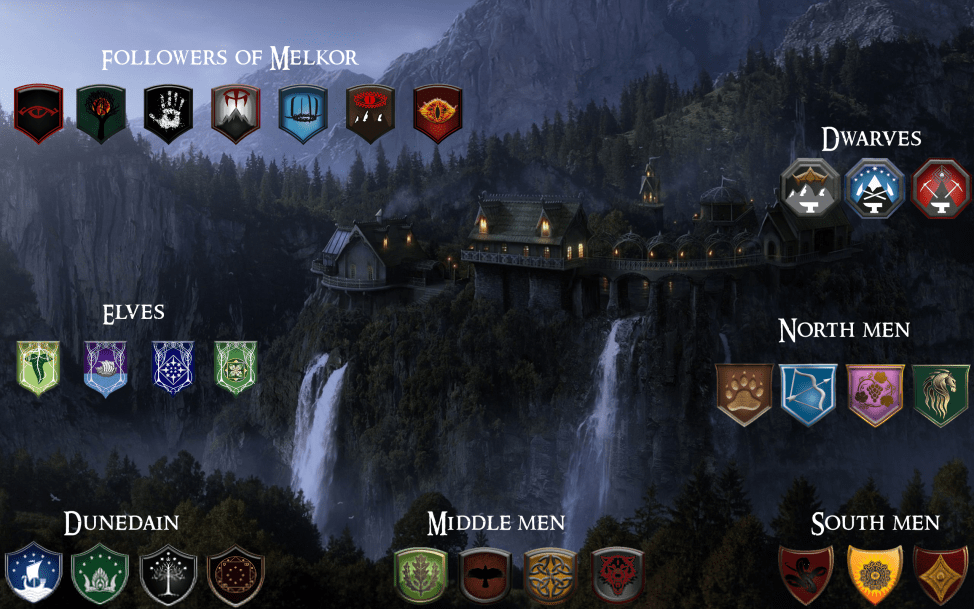This screenshot has width=974, height=609.
Task: Select the grey mountain Melkor faction shield
Action: 235,111
